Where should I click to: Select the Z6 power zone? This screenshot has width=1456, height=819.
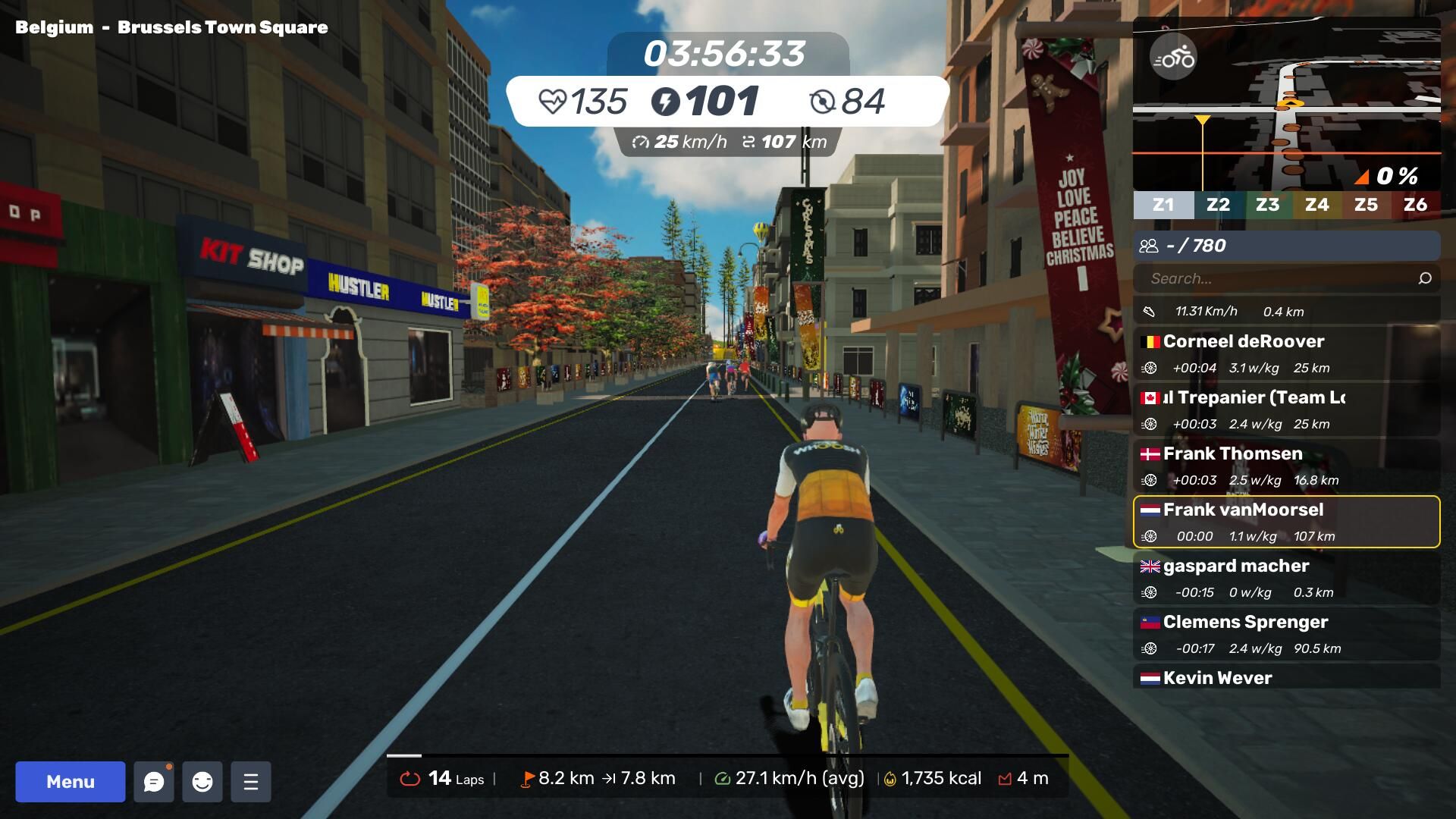[x=1415, y=205]
